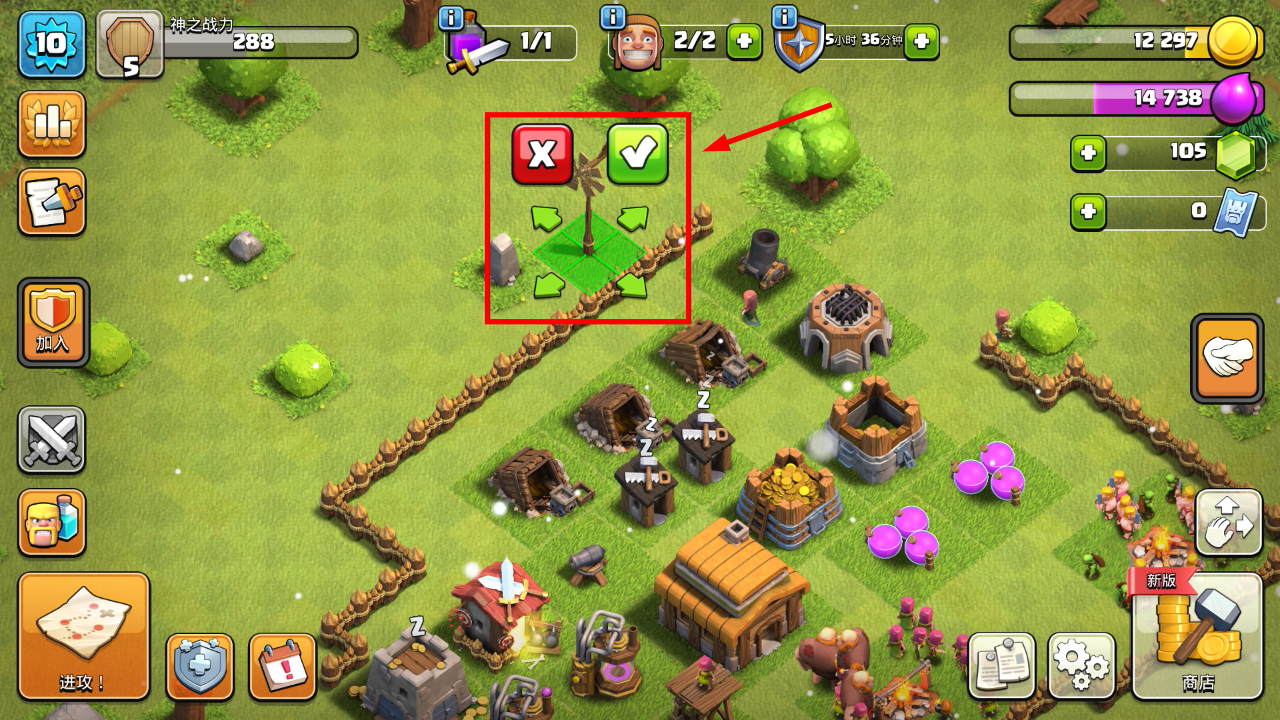Tap the white glove pointing button

(x=1227, y=359)
